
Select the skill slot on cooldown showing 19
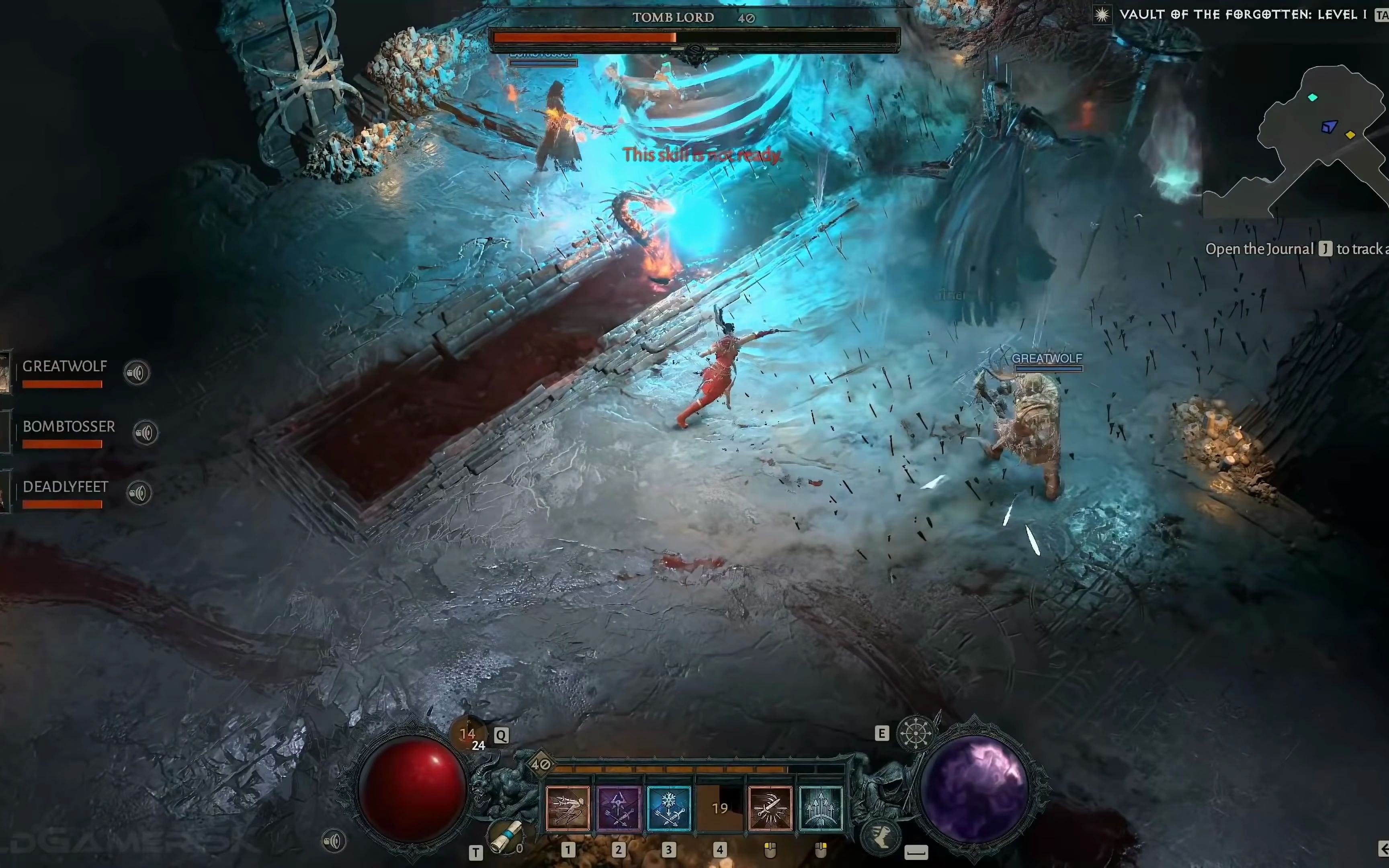point(720,808)
